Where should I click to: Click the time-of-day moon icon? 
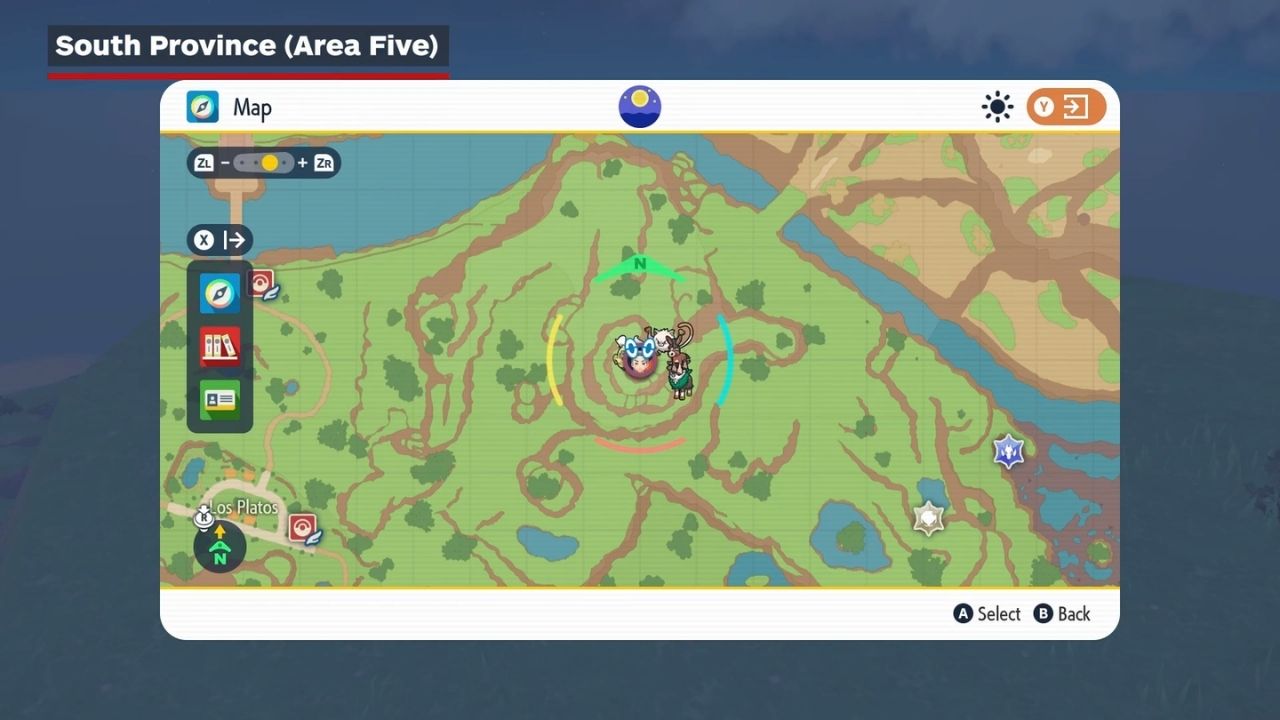[640, 107]
